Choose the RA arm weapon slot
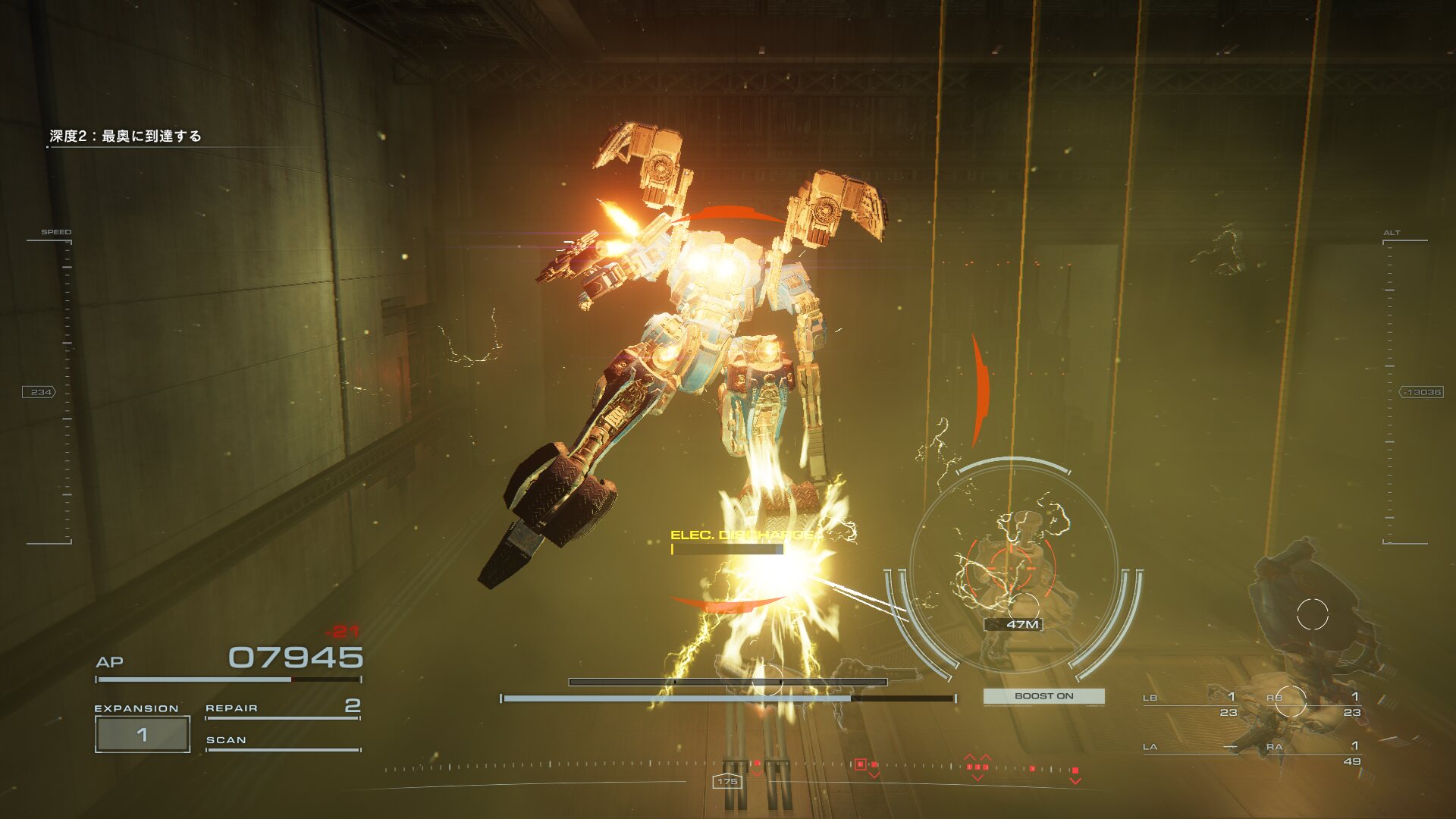The width and height of the screenshot is (1456, 819). pos(1313,752)
